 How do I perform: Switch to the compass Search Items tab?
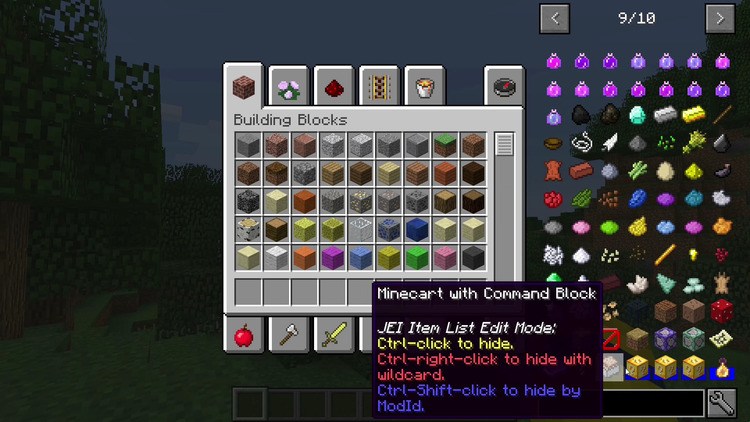[504, 86]
